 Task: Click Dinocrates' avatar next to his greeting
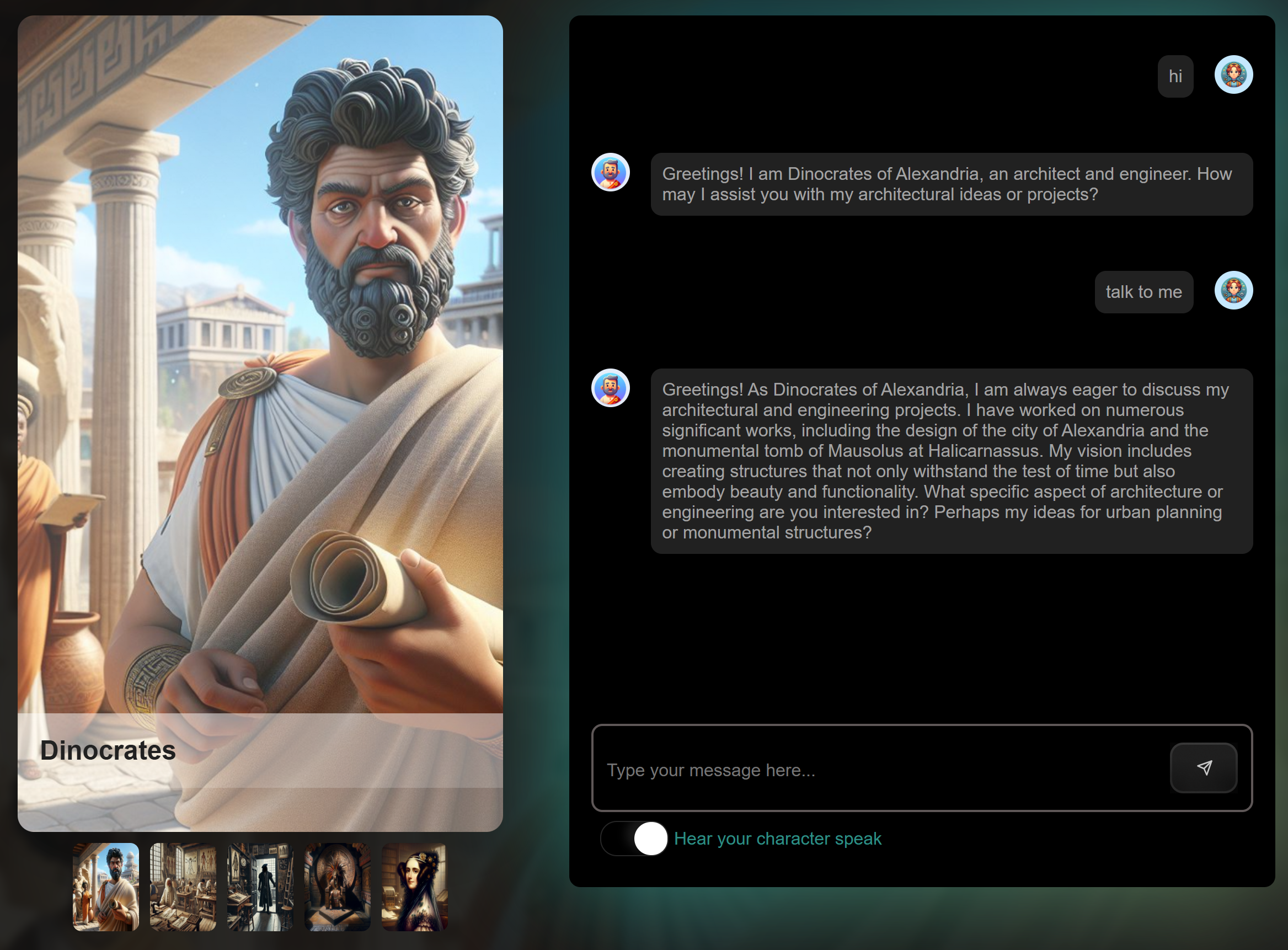[611, 172]
